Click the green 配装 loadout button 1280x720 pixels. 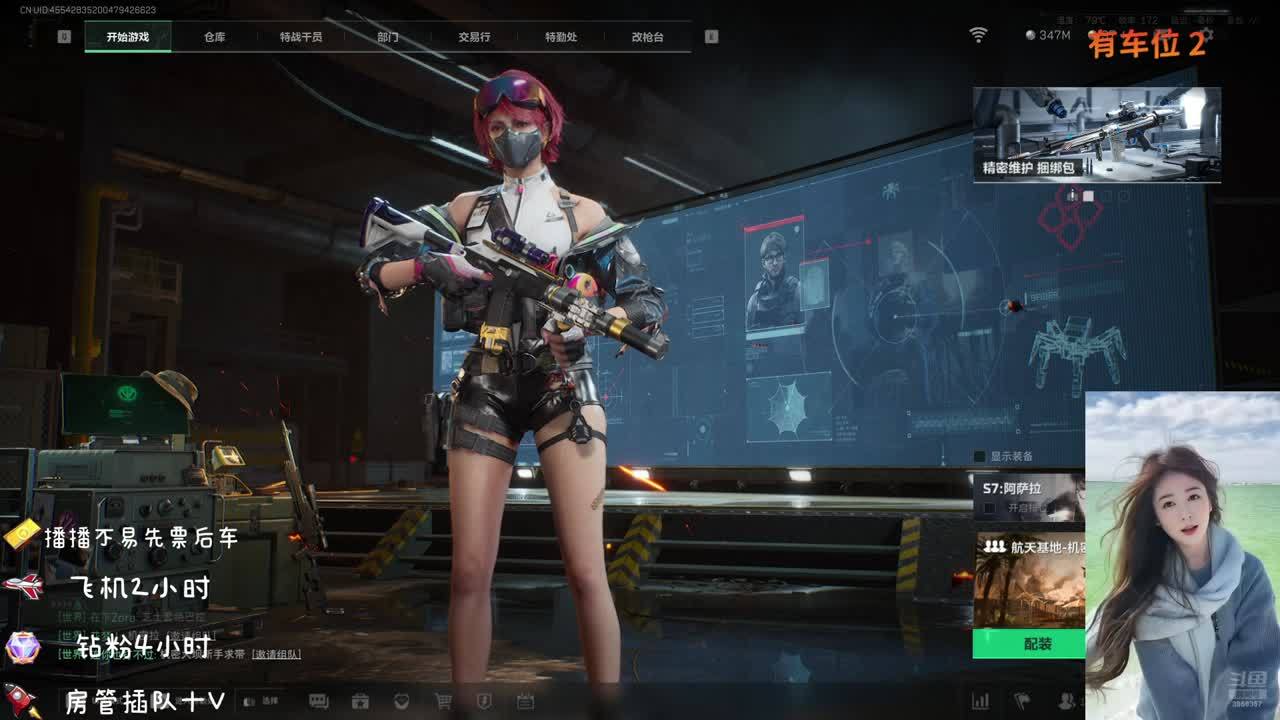pyautogui.click(x=1028, y=644)
